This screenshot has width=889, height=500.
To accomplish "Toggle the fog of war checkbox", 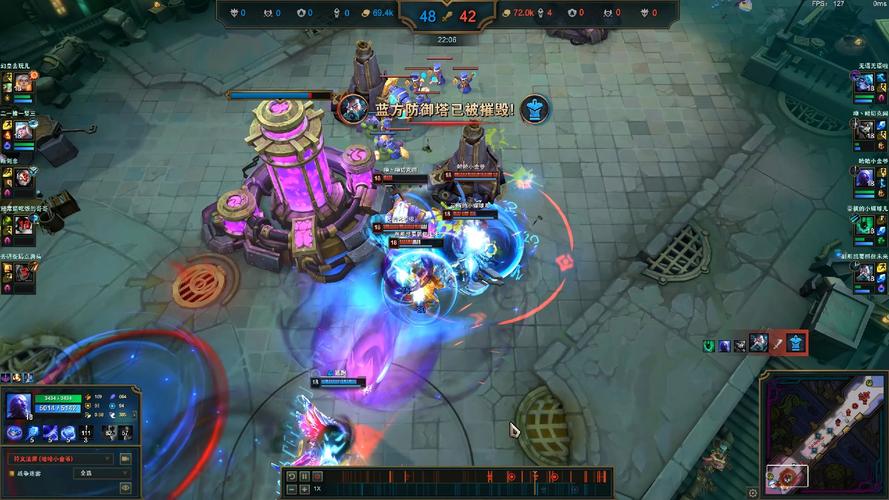I will (11, 473).
